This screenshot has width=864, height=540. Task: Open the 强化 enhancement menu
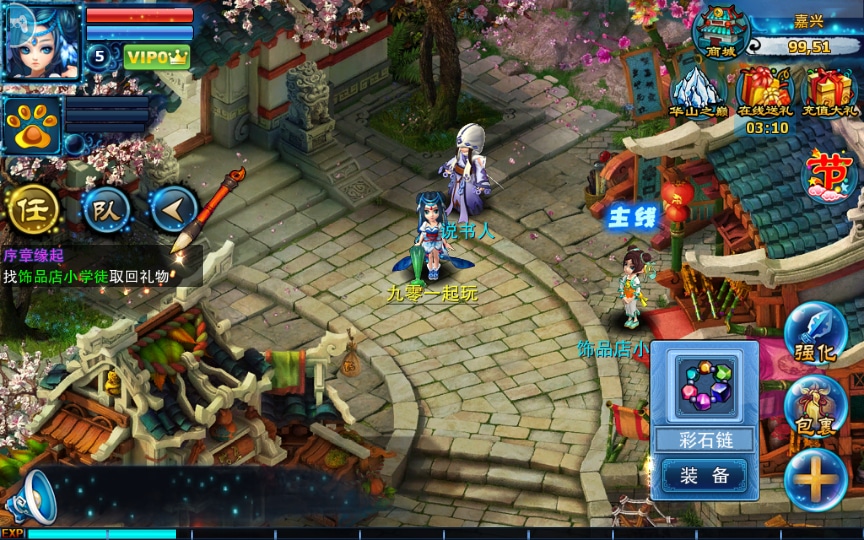[815, 333]
